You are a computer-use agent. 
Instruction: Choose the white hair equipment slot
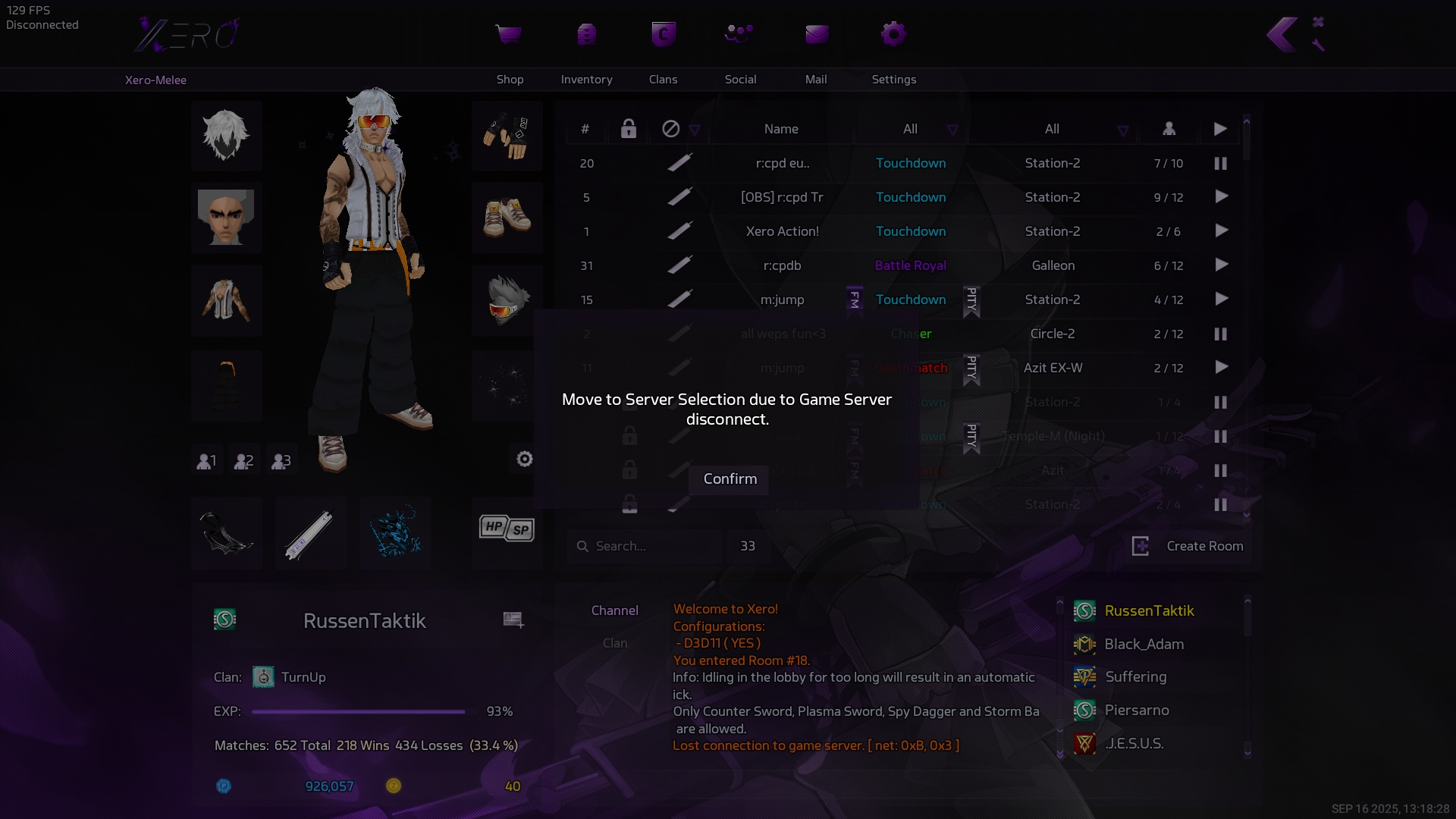tap(226, 136)
